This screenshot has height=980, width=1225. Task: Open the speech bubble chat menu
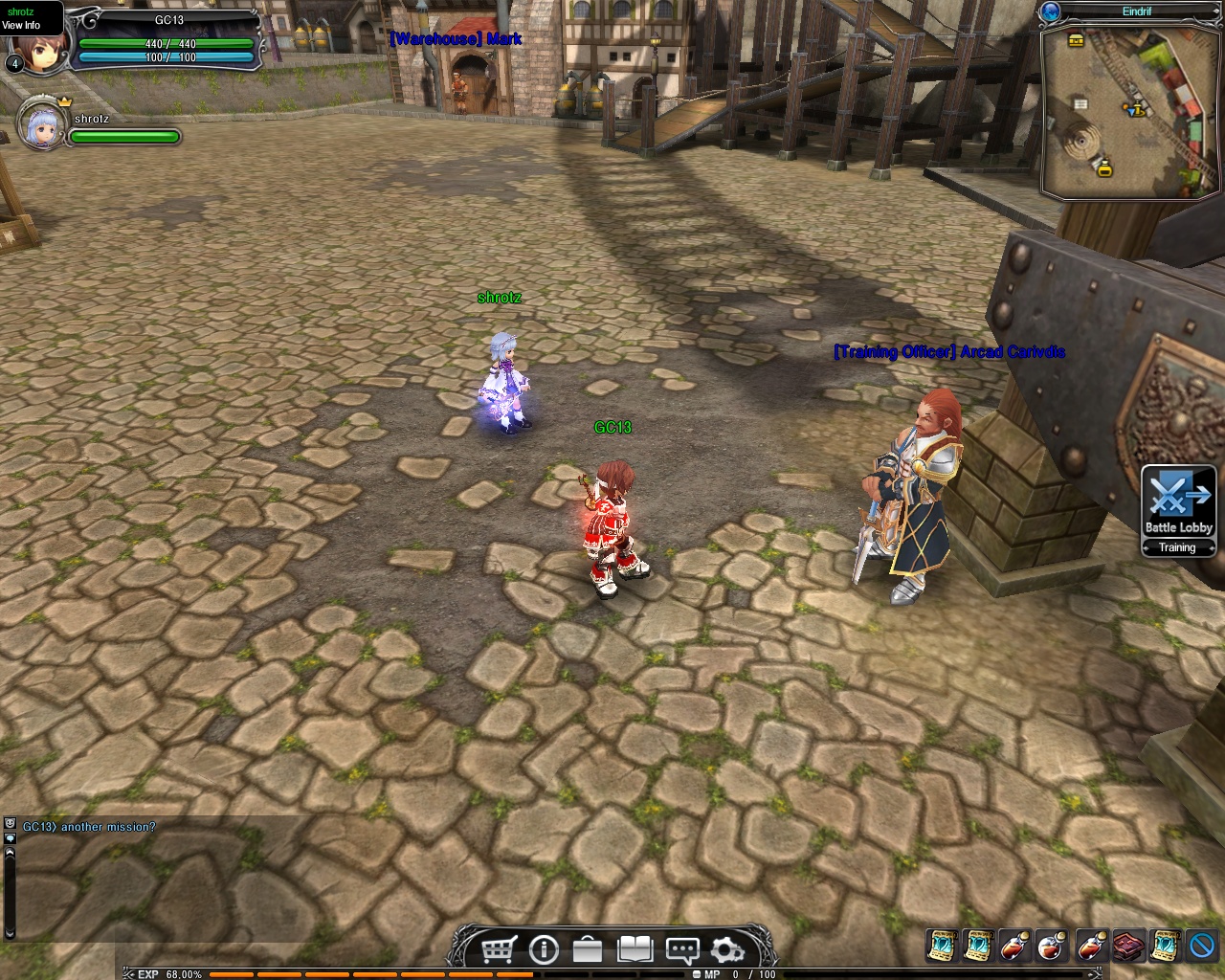click(681, 949)
